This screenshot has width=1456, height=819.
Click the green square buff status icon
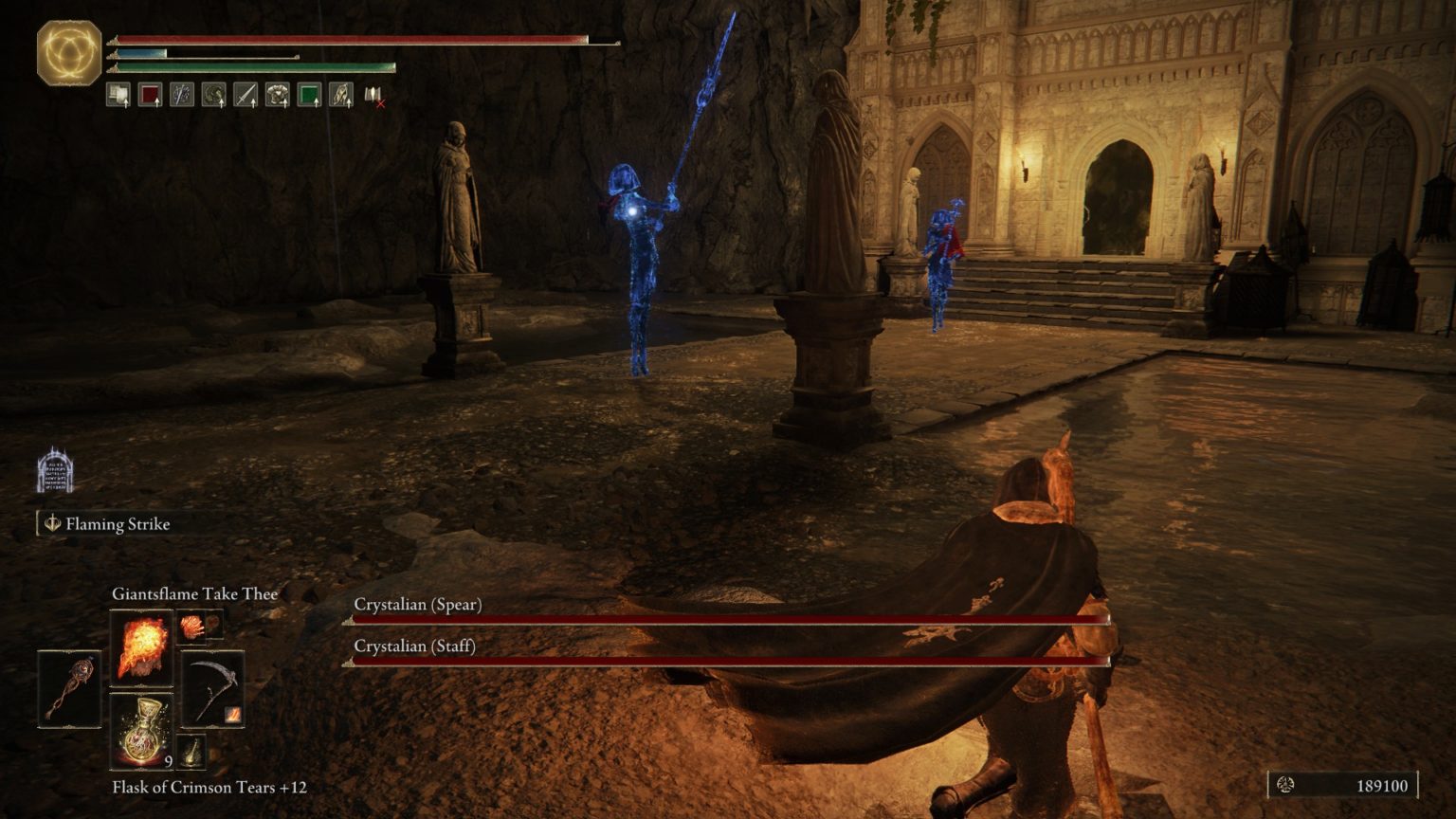[309, 95]
